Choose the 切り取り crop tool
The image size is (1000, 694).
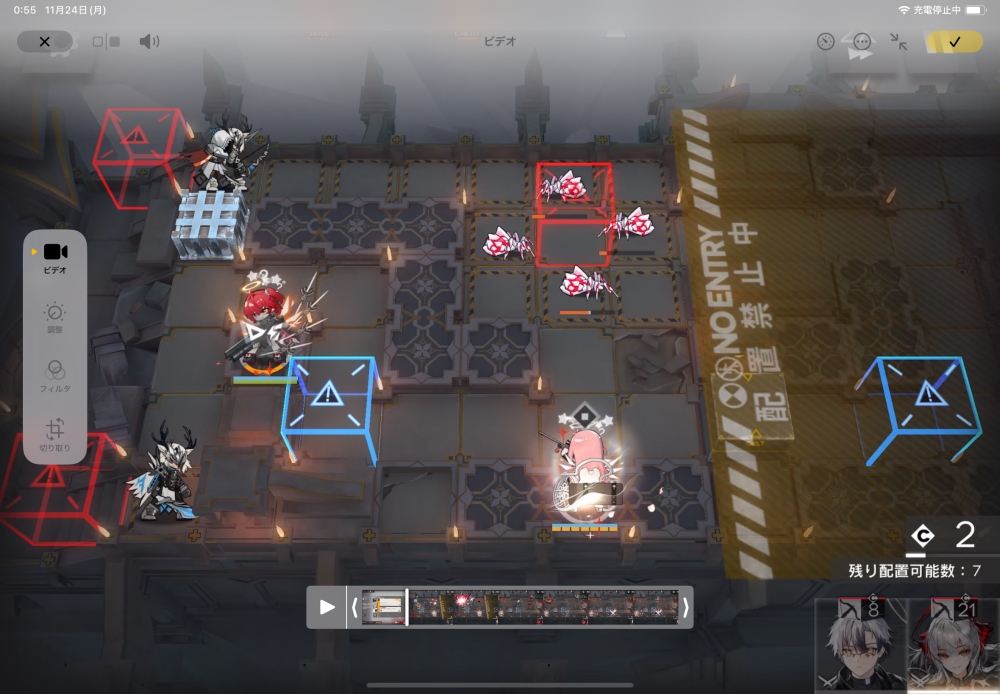coord(55,436)
